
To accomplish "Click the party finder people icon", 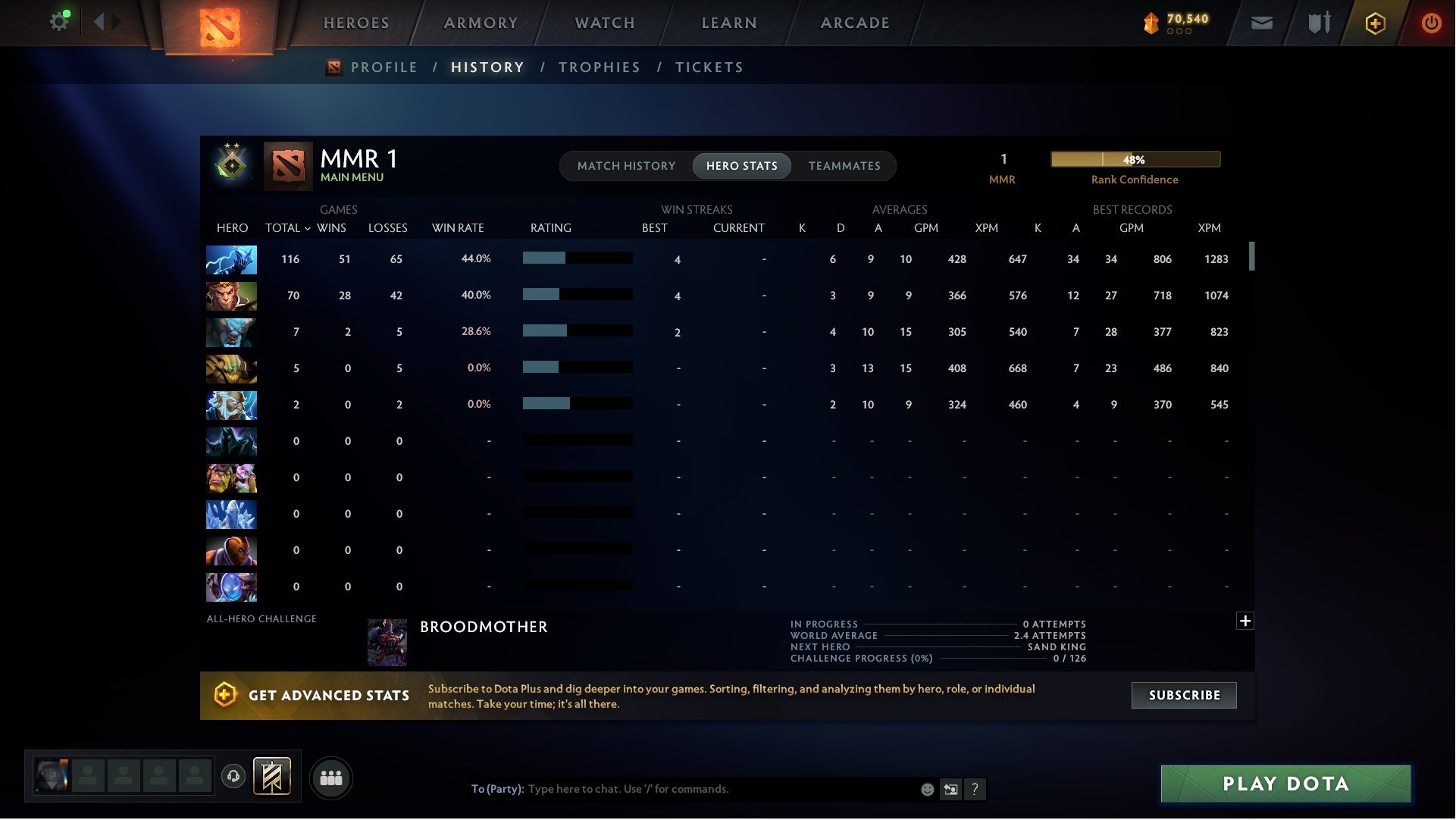I will 331,778.
